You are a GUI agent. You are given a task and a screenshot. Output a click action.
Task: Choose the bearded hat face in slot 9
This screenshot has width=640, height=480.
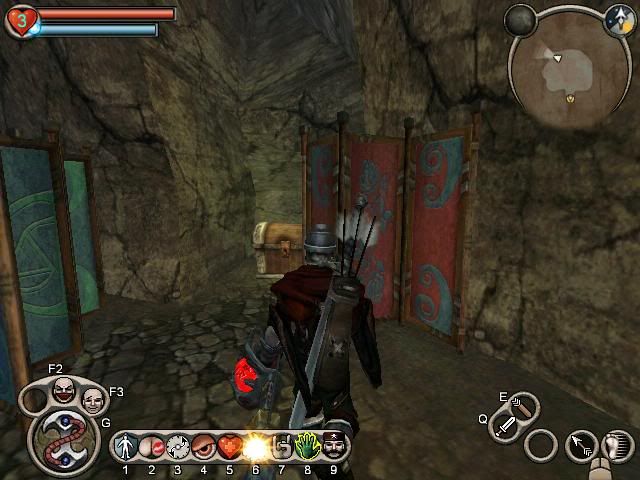(x=333, y=446)
